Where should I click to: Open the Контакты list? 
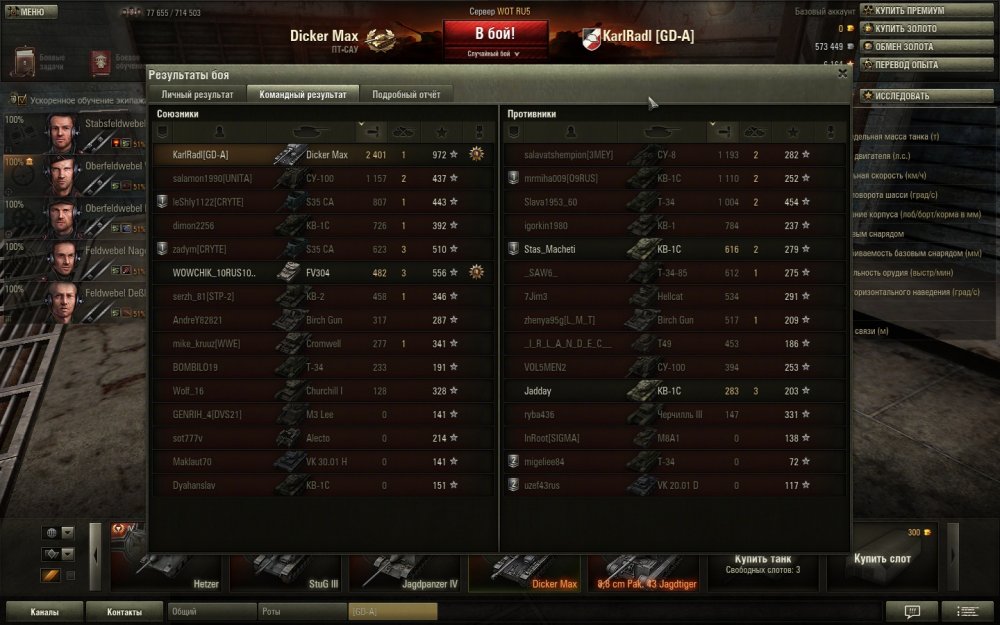point(124,611)
